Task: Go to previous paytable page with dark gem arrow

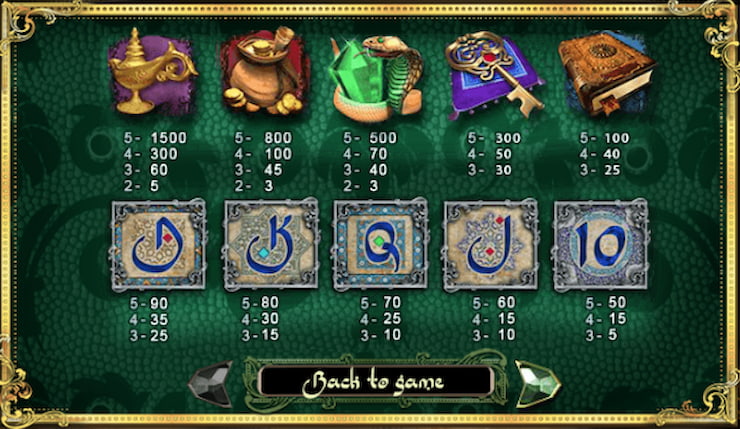Action: coord(212,381)
